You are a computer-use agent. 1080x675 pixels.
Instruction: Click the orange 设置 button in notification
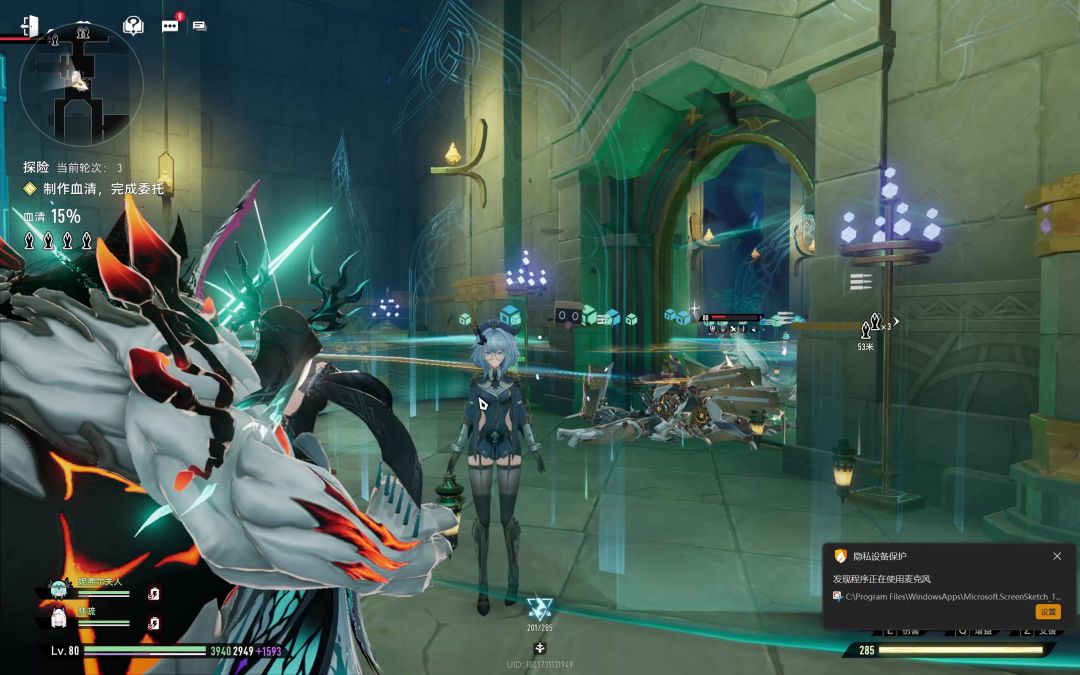pyautogui.click(x=1047, y=611)
